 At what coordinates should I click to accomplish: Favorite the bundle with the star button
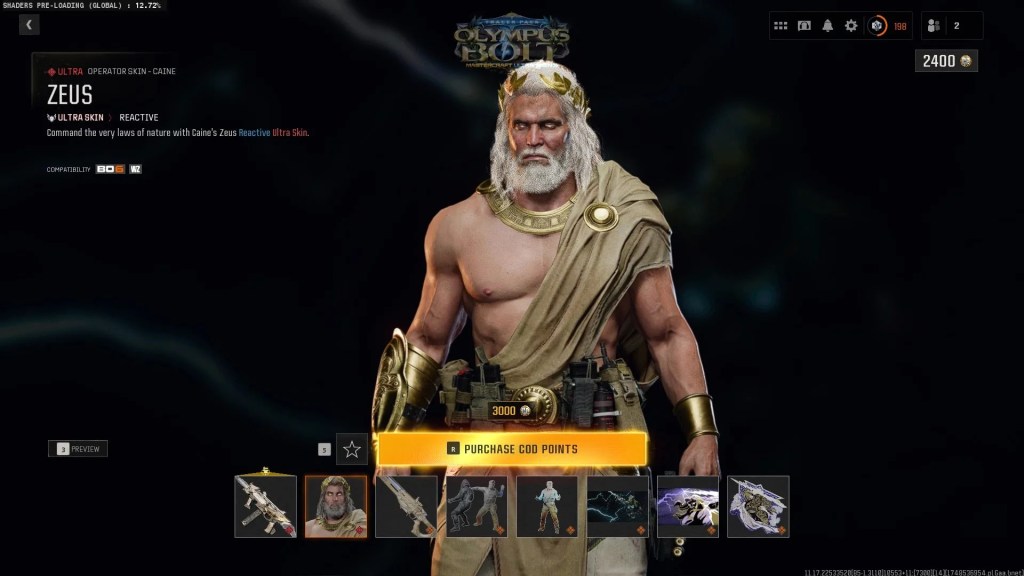[x=352, y=449]
